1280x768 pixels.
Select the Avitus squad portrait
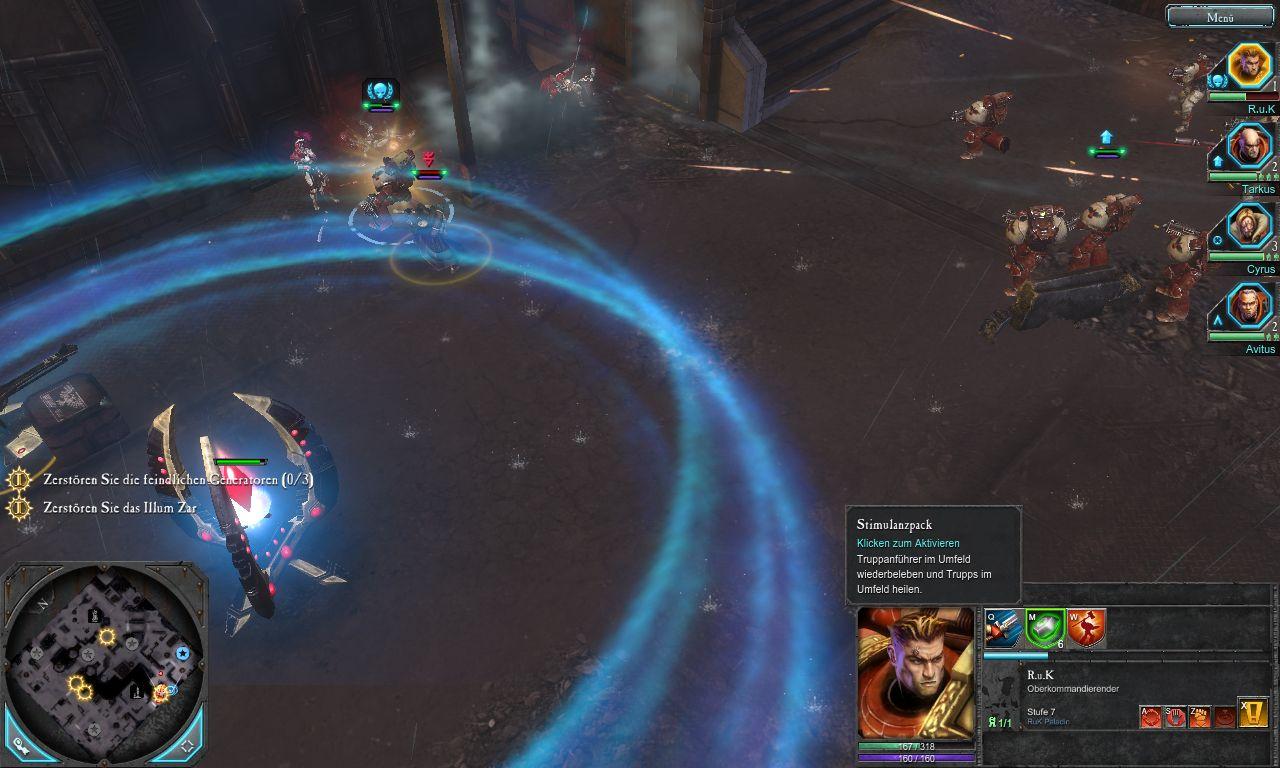pyautogui.click(x=1248, y=305)
